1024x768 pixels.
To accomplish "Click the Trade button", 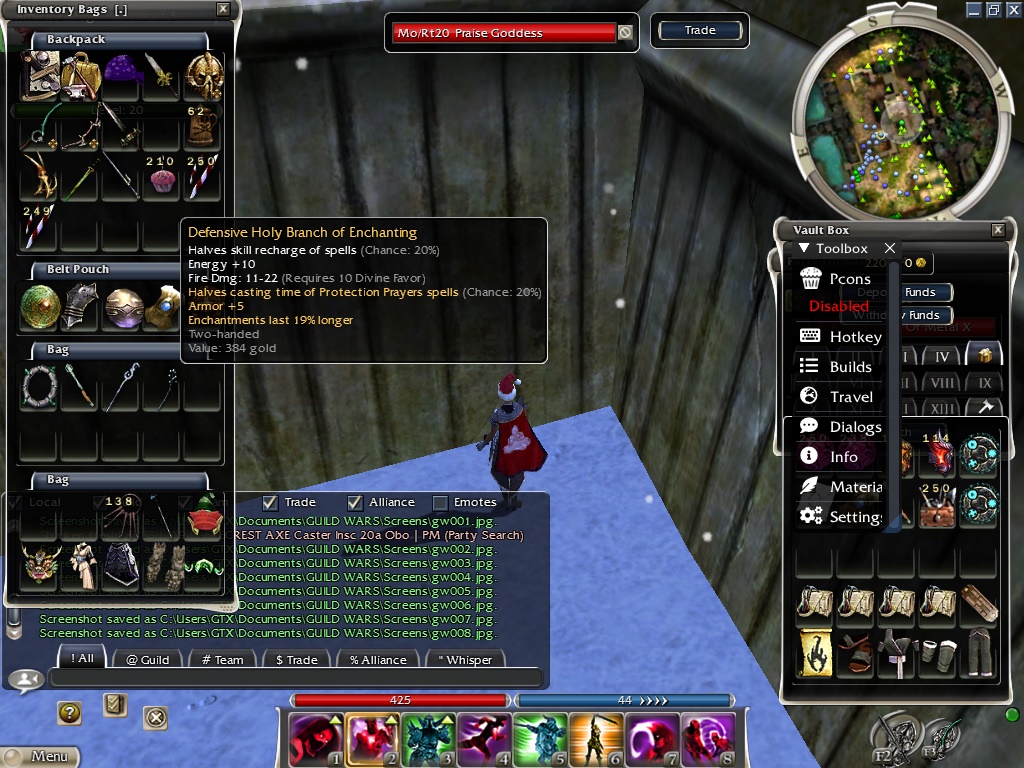I will tap(700, 31).
